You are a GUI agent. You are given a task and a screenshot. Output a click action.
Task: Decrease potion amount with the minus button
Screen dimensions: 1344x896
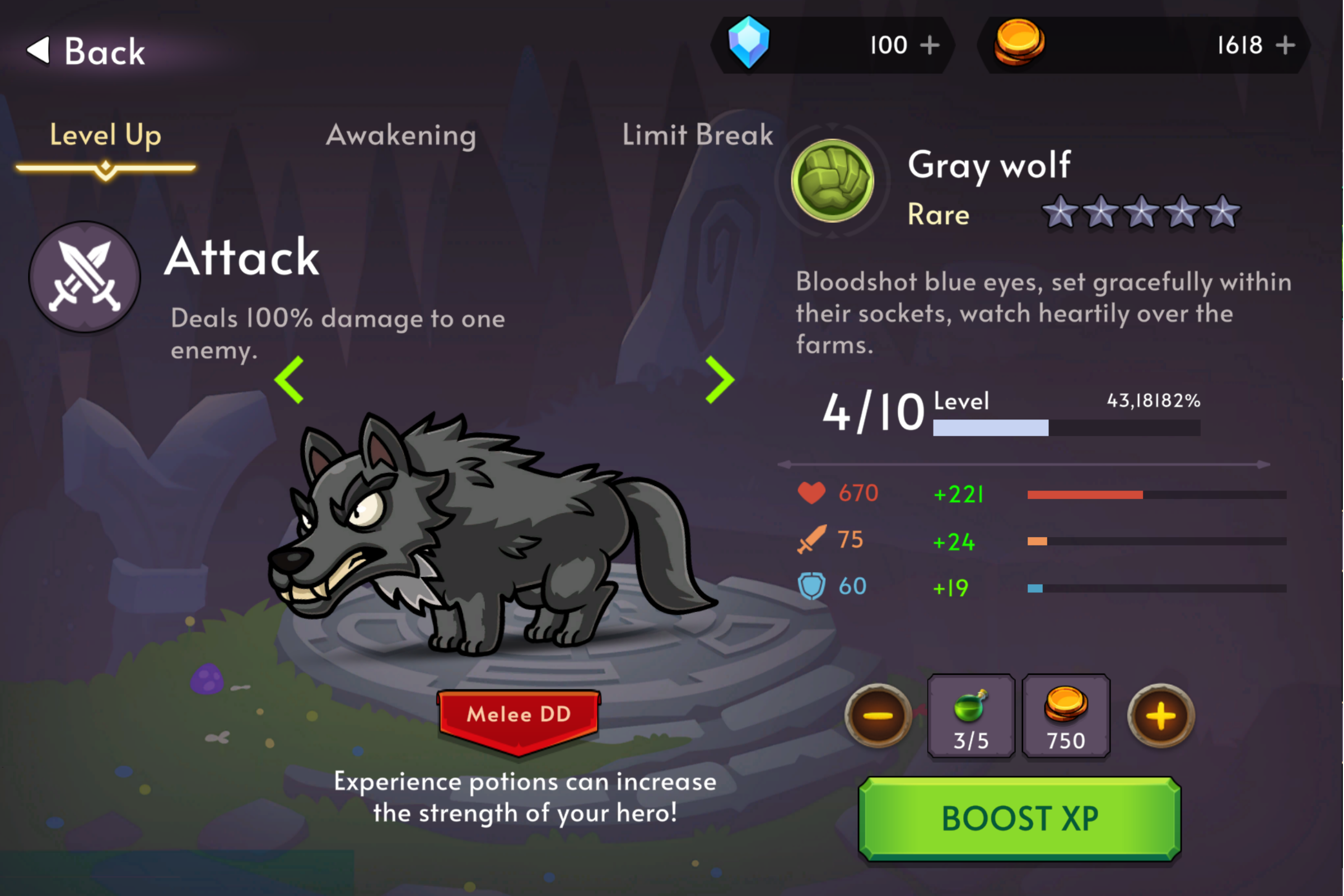tap(878, 716)
